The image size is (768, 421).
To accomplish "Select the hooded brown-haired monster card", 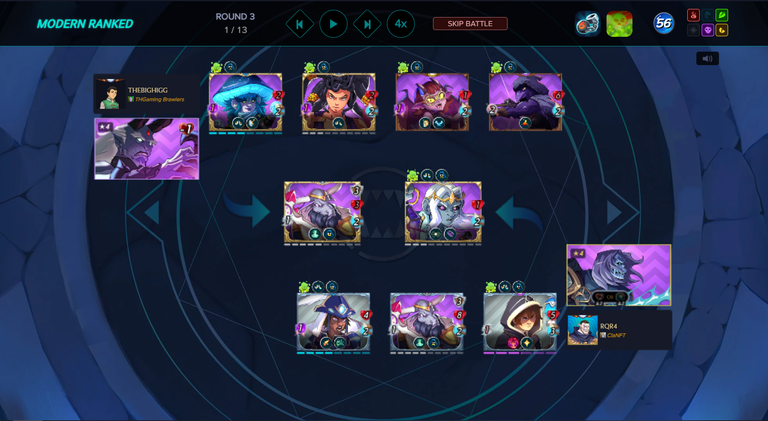I will pyautogui.click(x=520, y=322).
